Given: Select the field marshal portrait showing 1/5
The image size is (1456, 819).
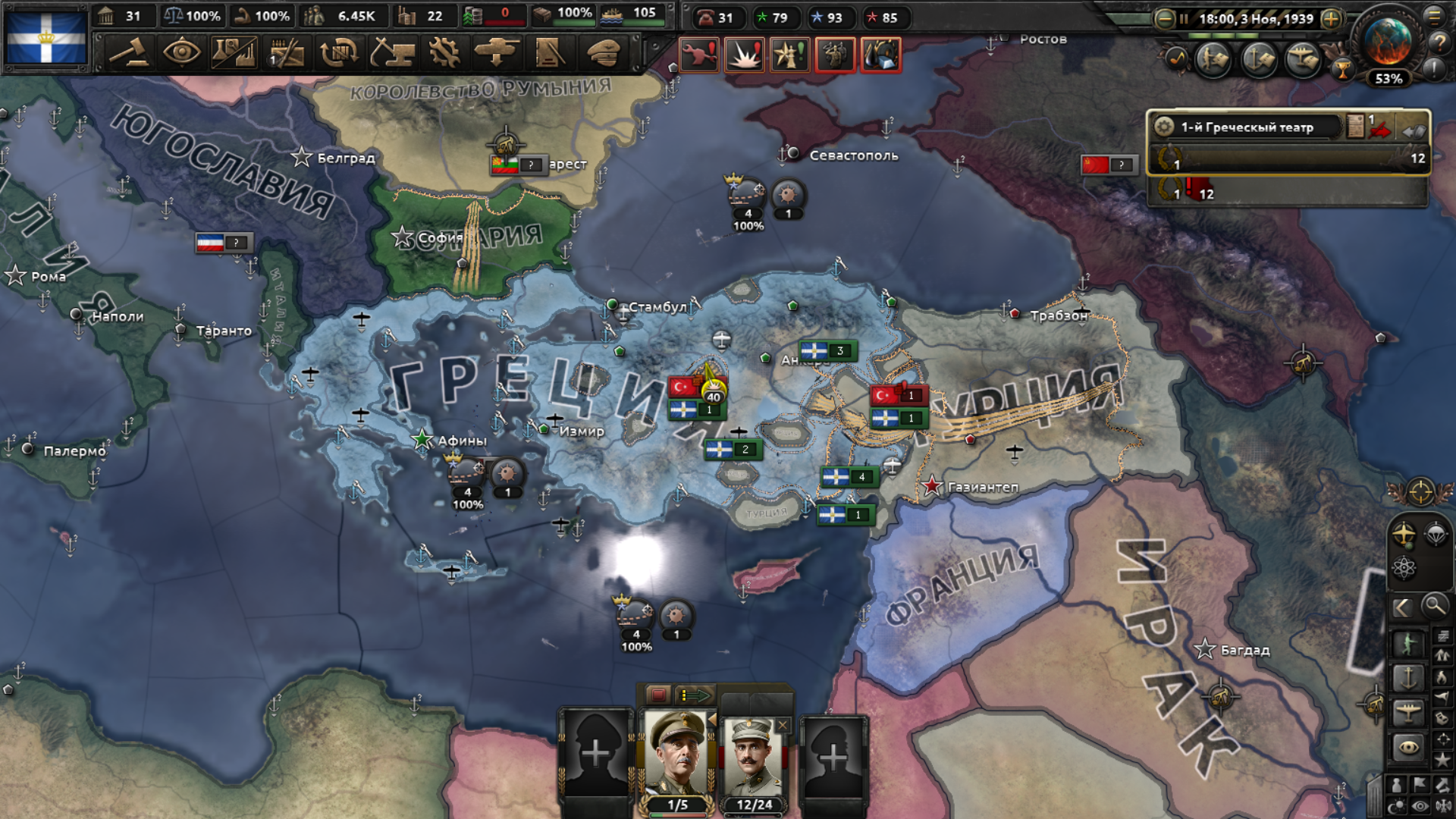Looking at the screenshot, I should (677, 758).
